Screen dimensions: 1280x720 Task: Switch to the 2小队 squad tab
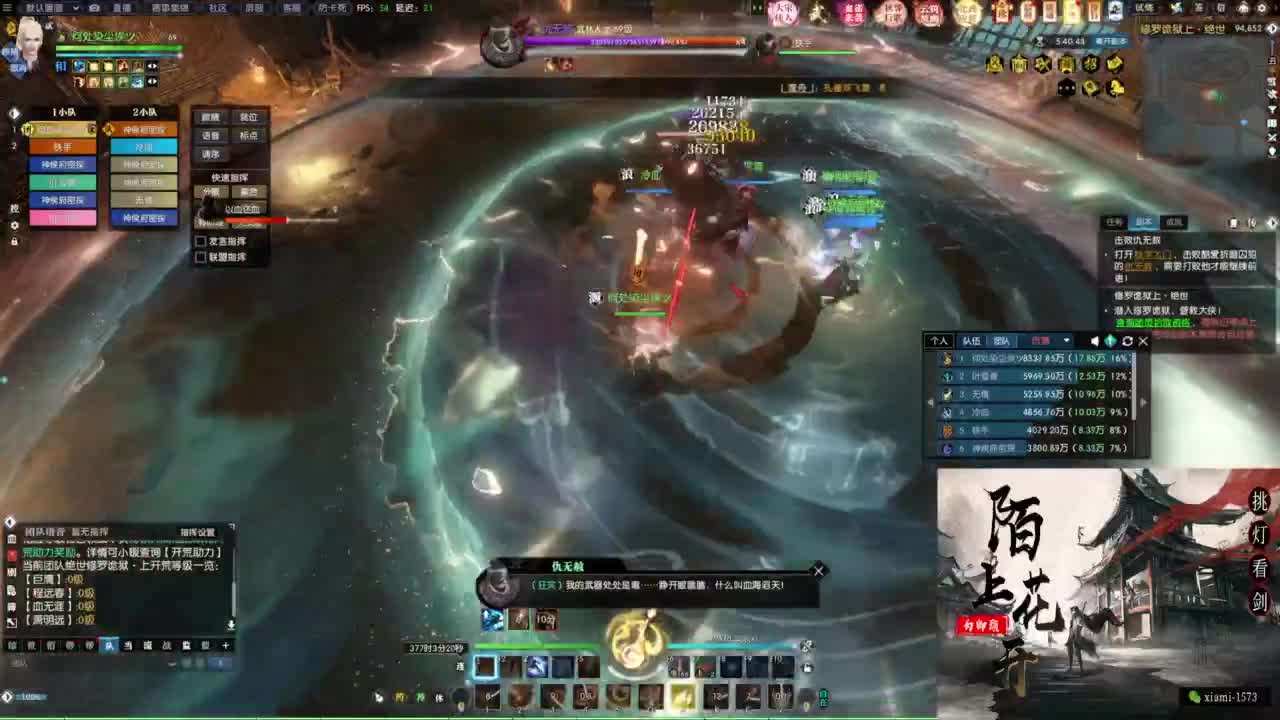pos(143,112)
